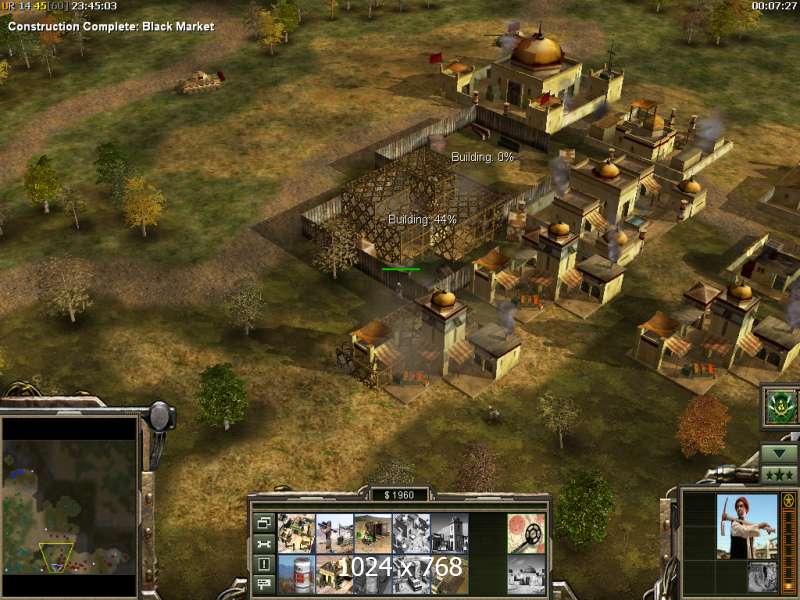Select the greyed-out tall tower building icon
This screenshot has width=800, height=600.
pyautogui.click(x=450, y=533)
